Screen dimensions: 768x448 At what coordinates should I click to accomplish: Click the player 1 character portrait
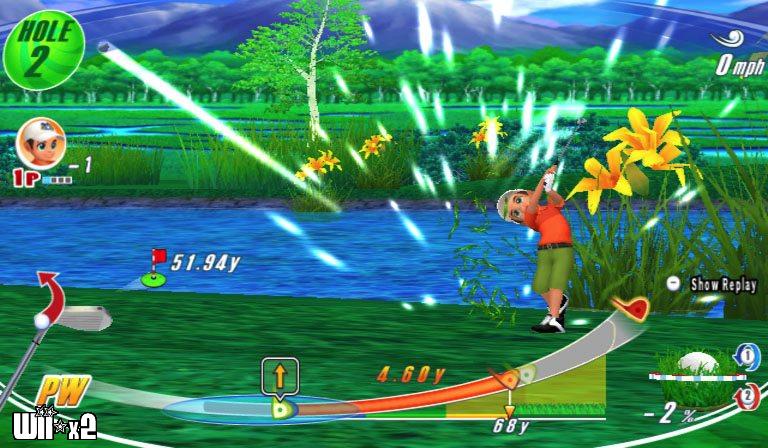coord(36,143)
